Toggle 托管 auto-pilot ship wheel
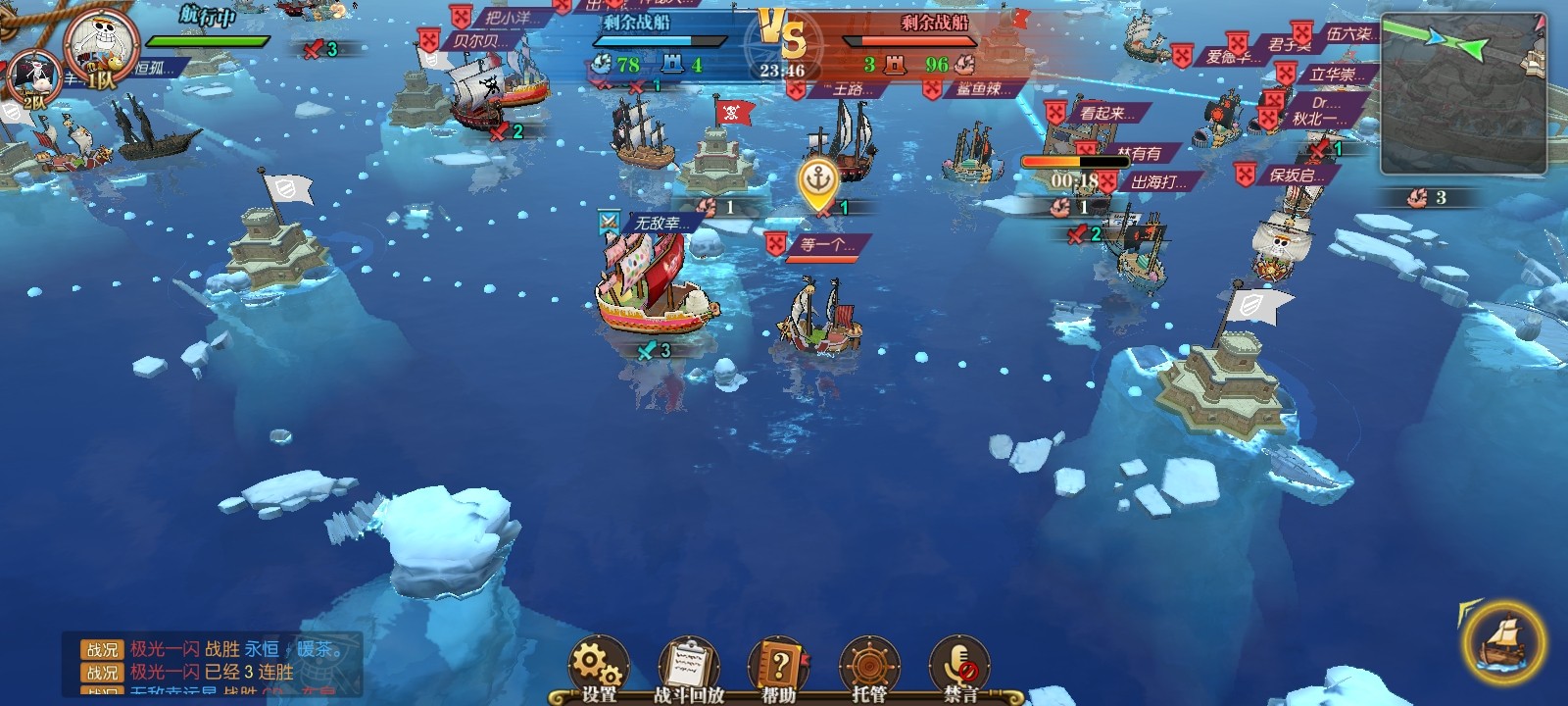This screenshot has width=1568, height=706. [869, 669]
